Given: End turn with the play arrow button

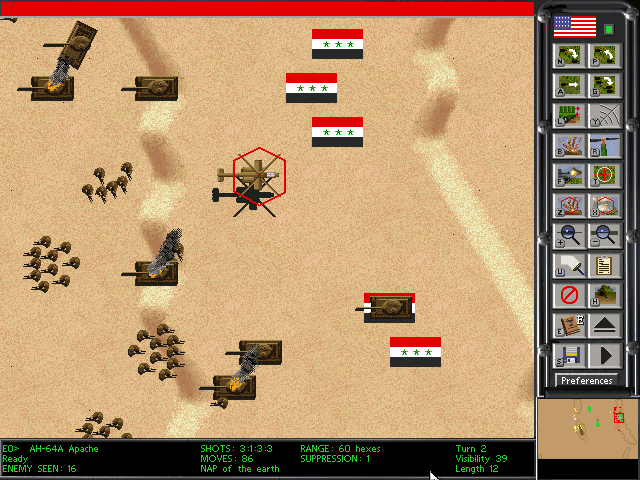Looking at the screenshot, I should tap(603, 355).
